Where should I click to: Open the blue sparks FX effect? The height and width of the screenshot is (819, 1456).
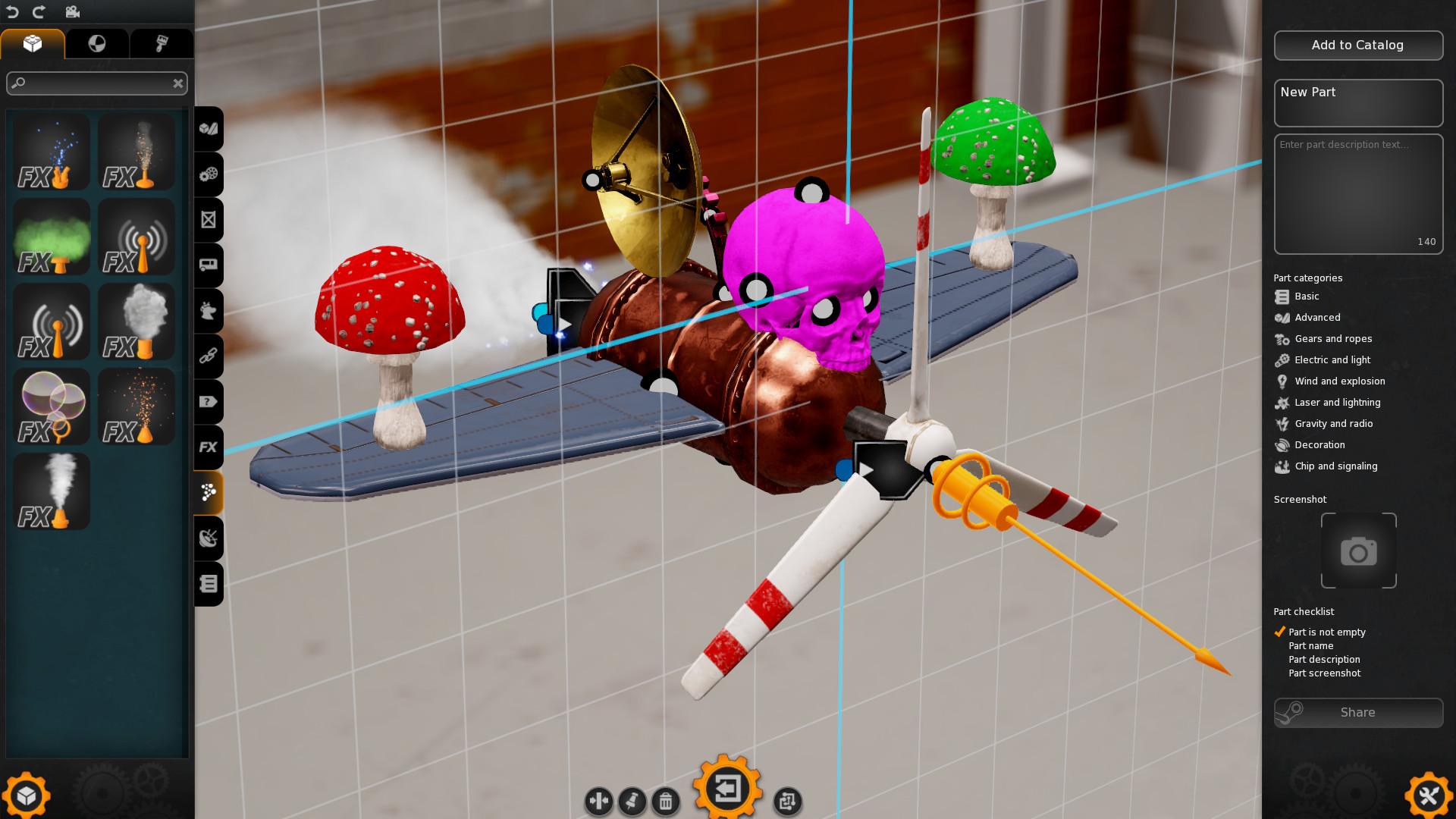pos(51,152)
